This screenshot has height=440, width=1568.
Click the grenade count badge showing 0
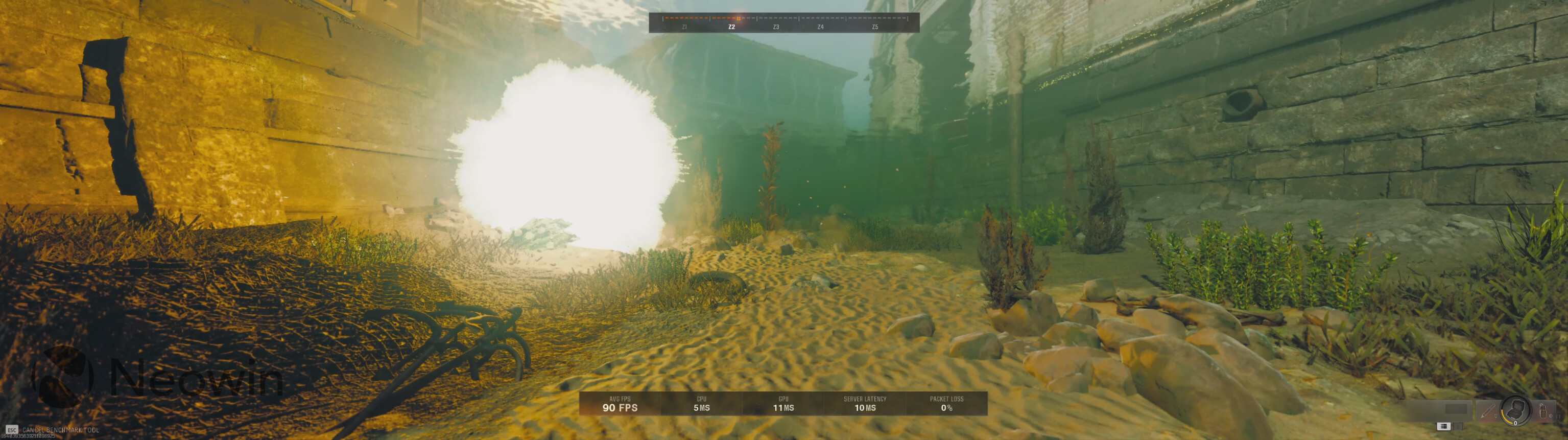tap(1516, 425)
